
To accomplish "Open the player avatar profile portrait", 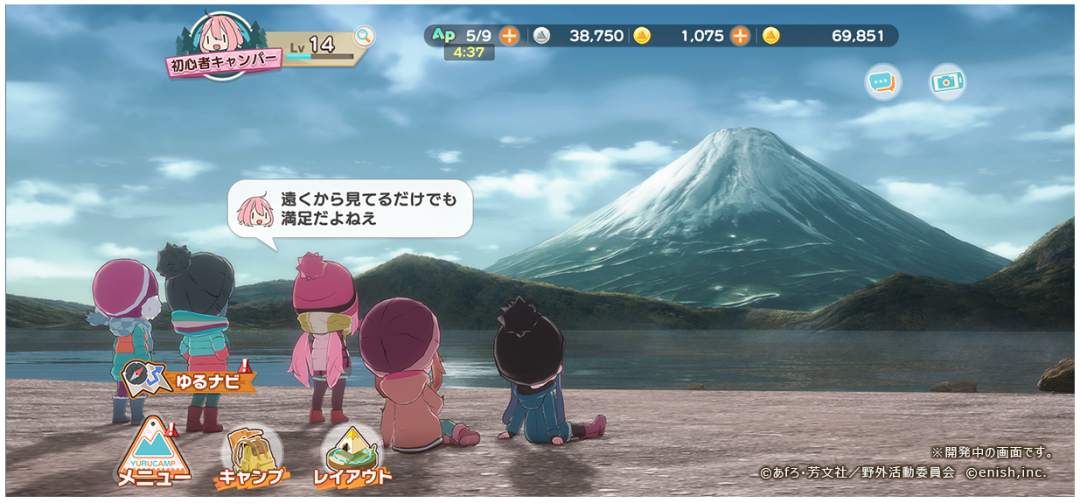I will click(219, 35).
